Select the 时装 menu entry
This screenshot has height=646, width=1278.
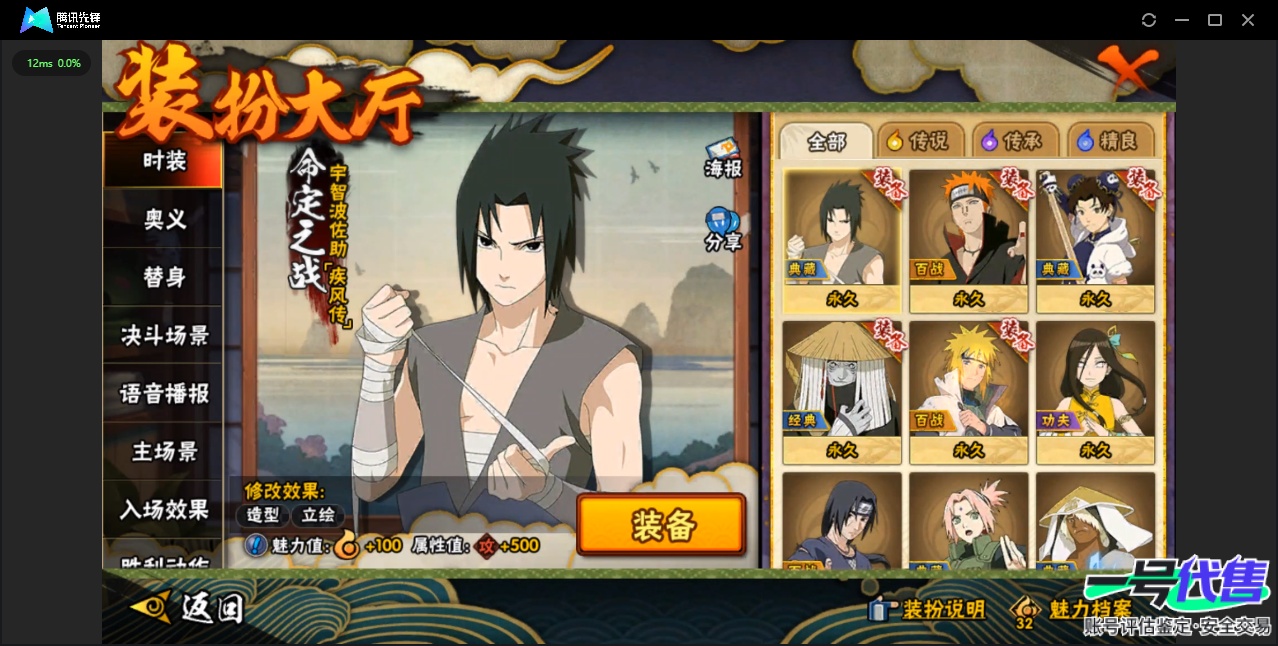(x=164, y=160)
